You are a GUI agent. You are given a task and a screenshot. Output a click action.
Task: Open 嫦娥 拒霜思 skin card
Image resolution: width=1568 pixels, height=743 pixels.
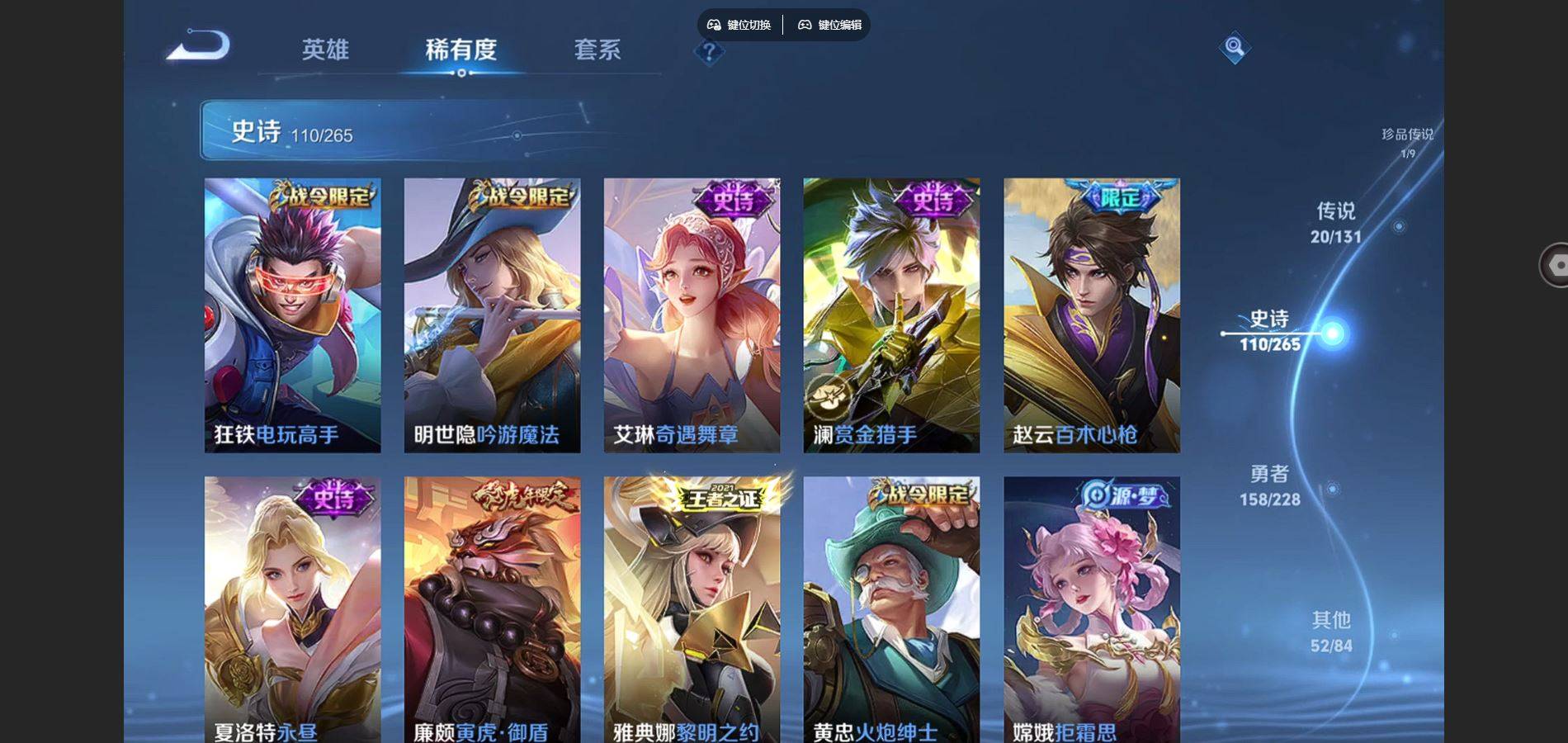coord(1091,609)
